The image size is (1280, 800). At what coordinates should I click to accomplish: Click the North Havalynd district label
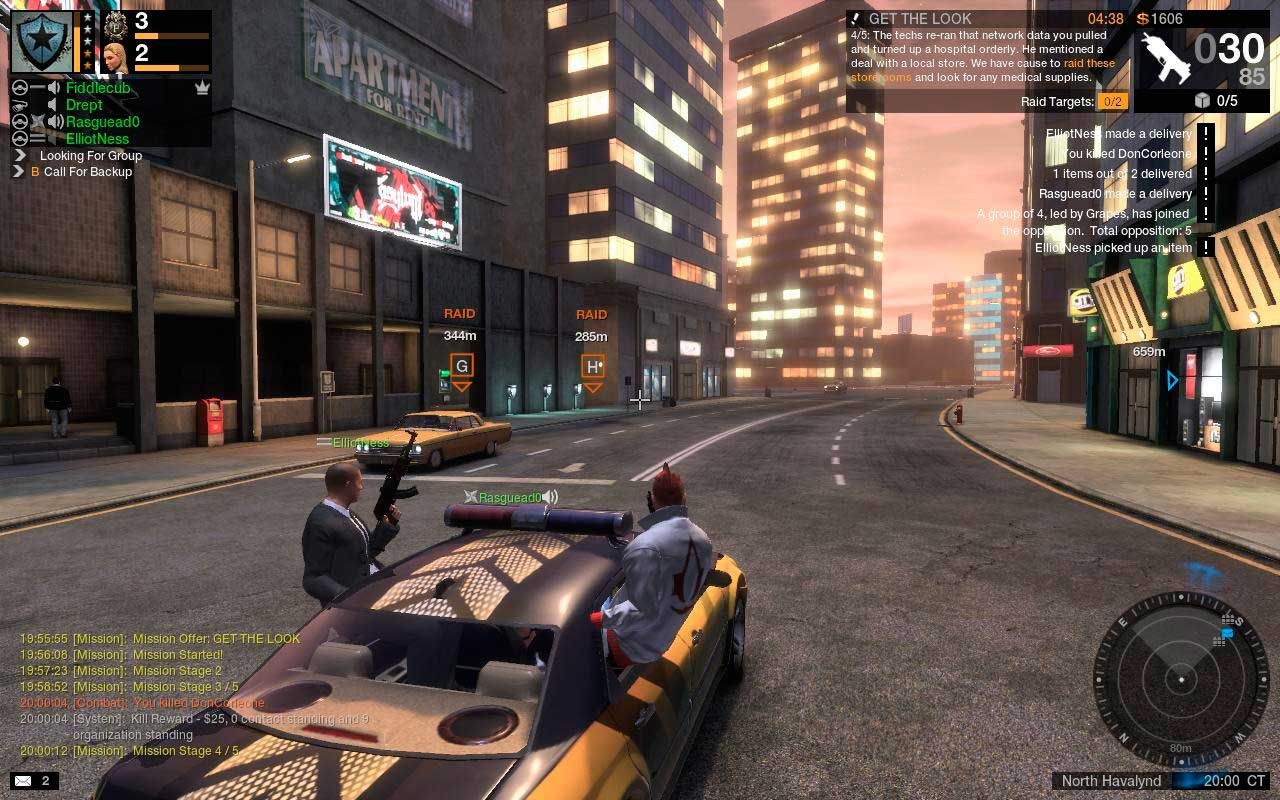(x=1111, y=781)
